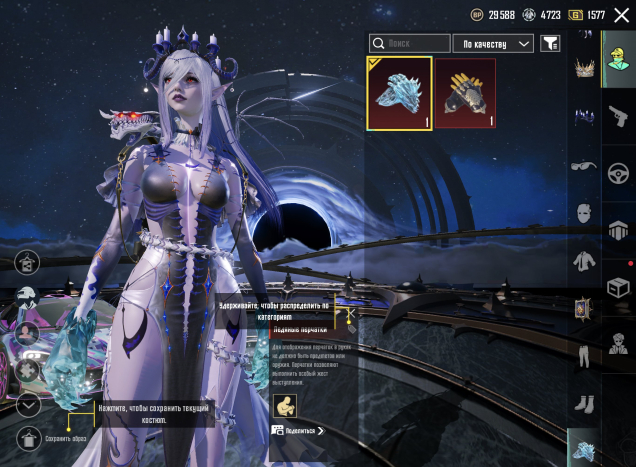Image resolution: width=636 pixels, height=467 pixels.
Task: Expand the left side down-arrow button
Action: pyautogui.click(x=28, y=405)
